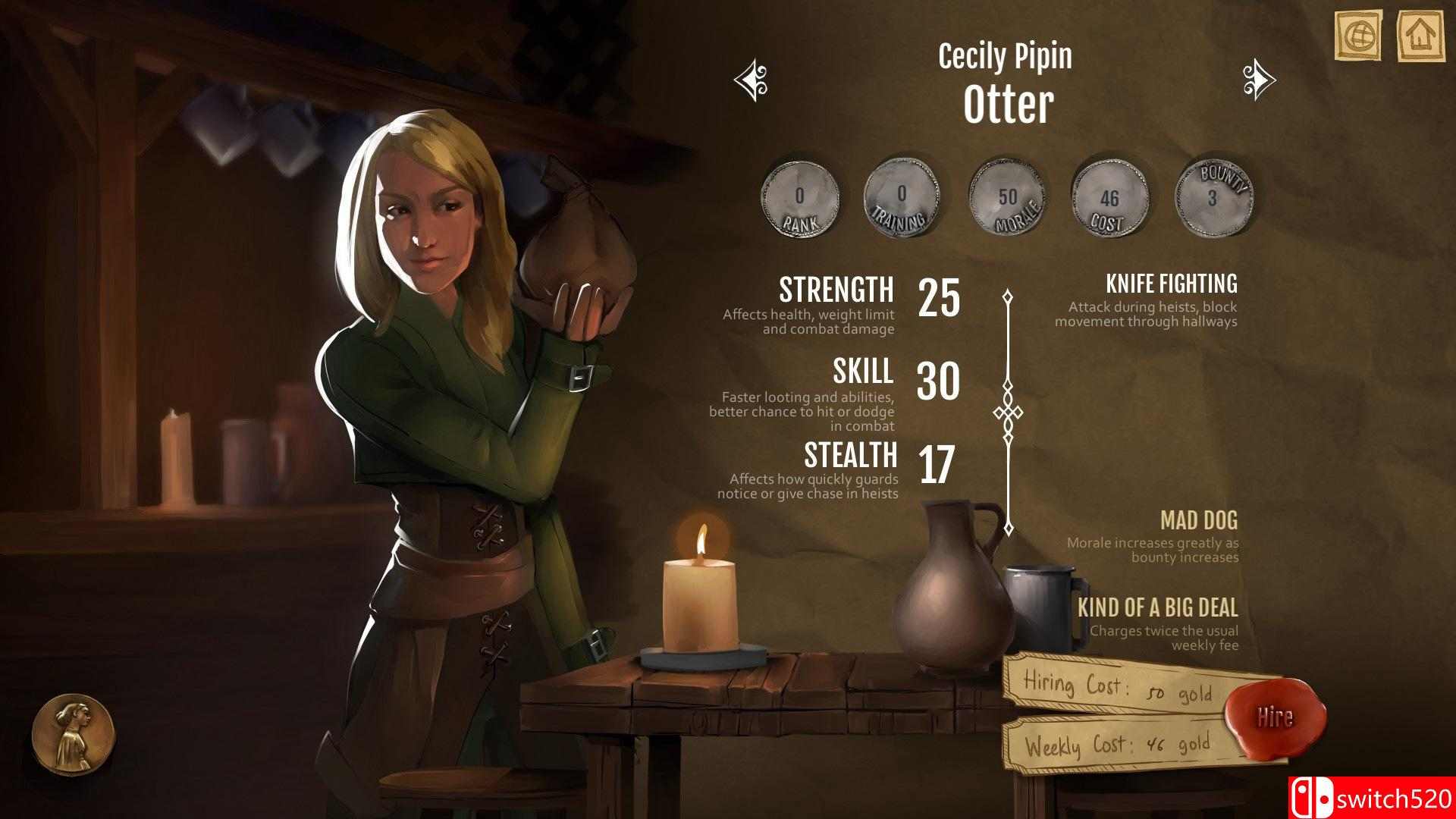Click the Cost coin
The image size is (1456, 819).
coord(1109,199)
